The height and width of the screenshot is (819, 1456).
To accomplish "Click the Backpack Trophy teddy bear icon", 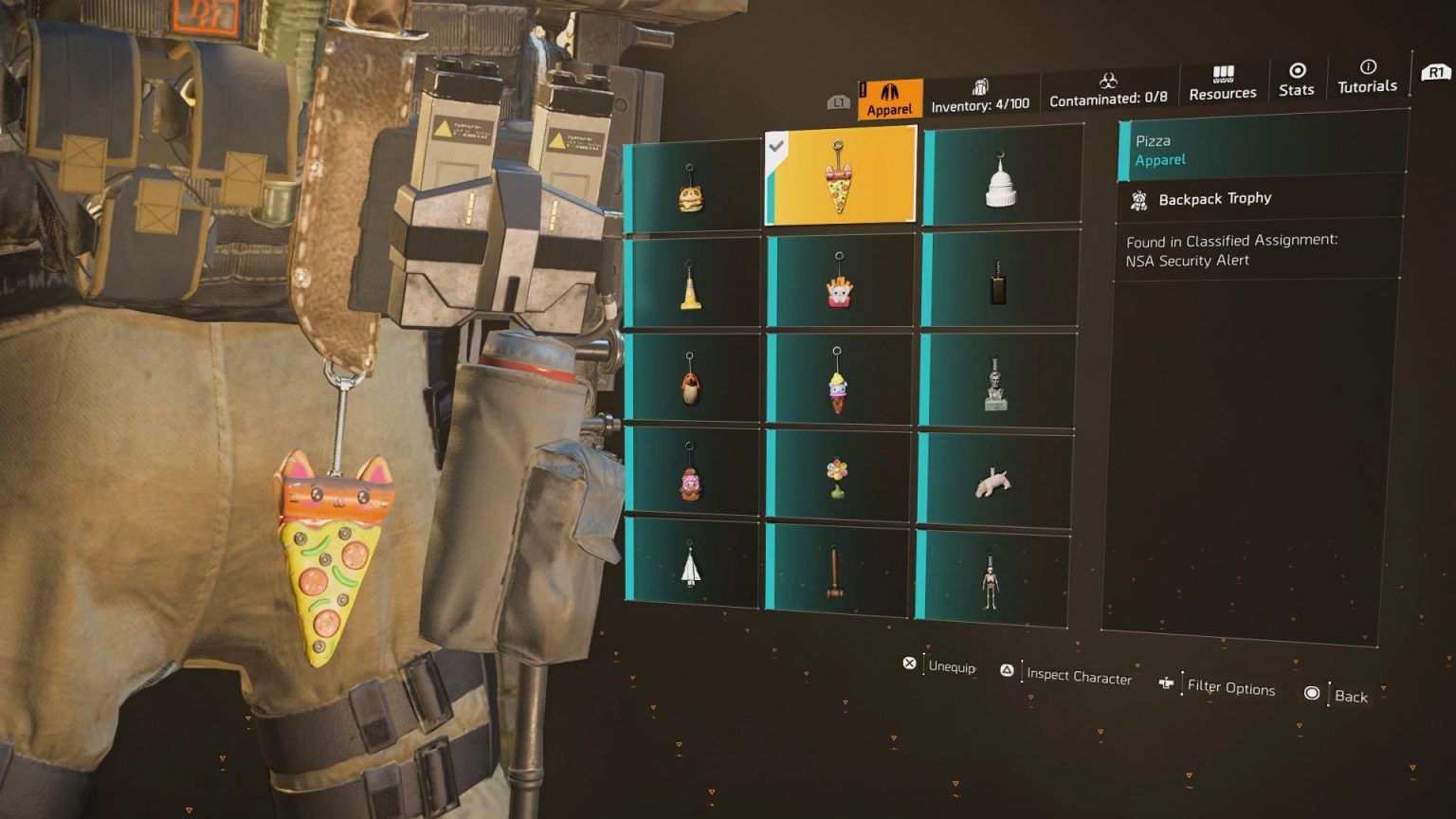I will (x=1138, y=199).
